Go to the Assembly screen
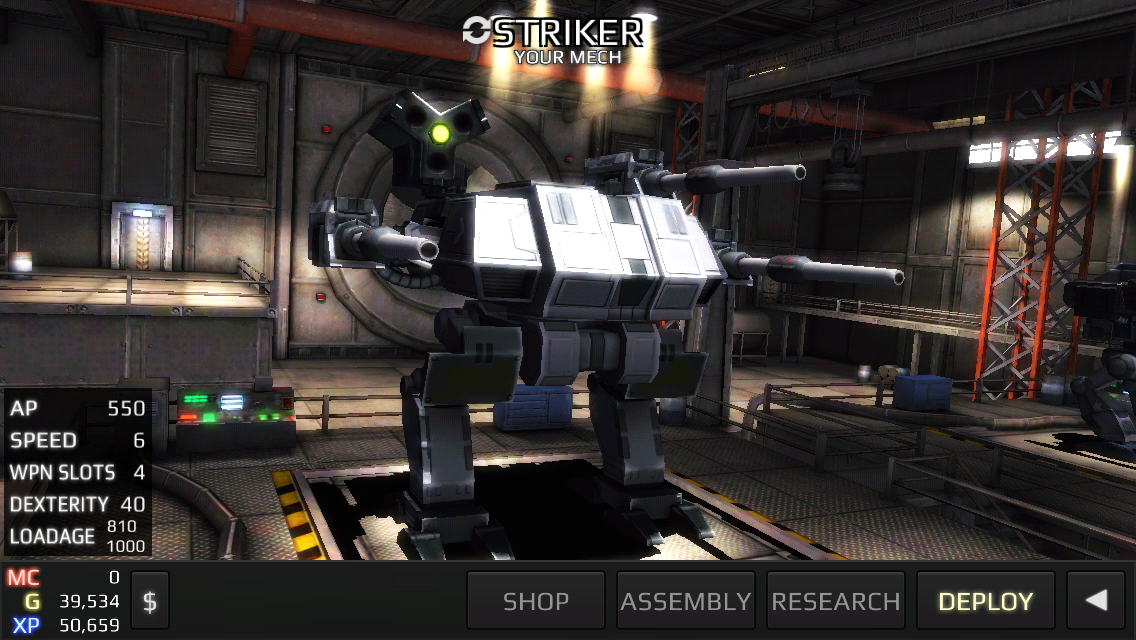 686,601
